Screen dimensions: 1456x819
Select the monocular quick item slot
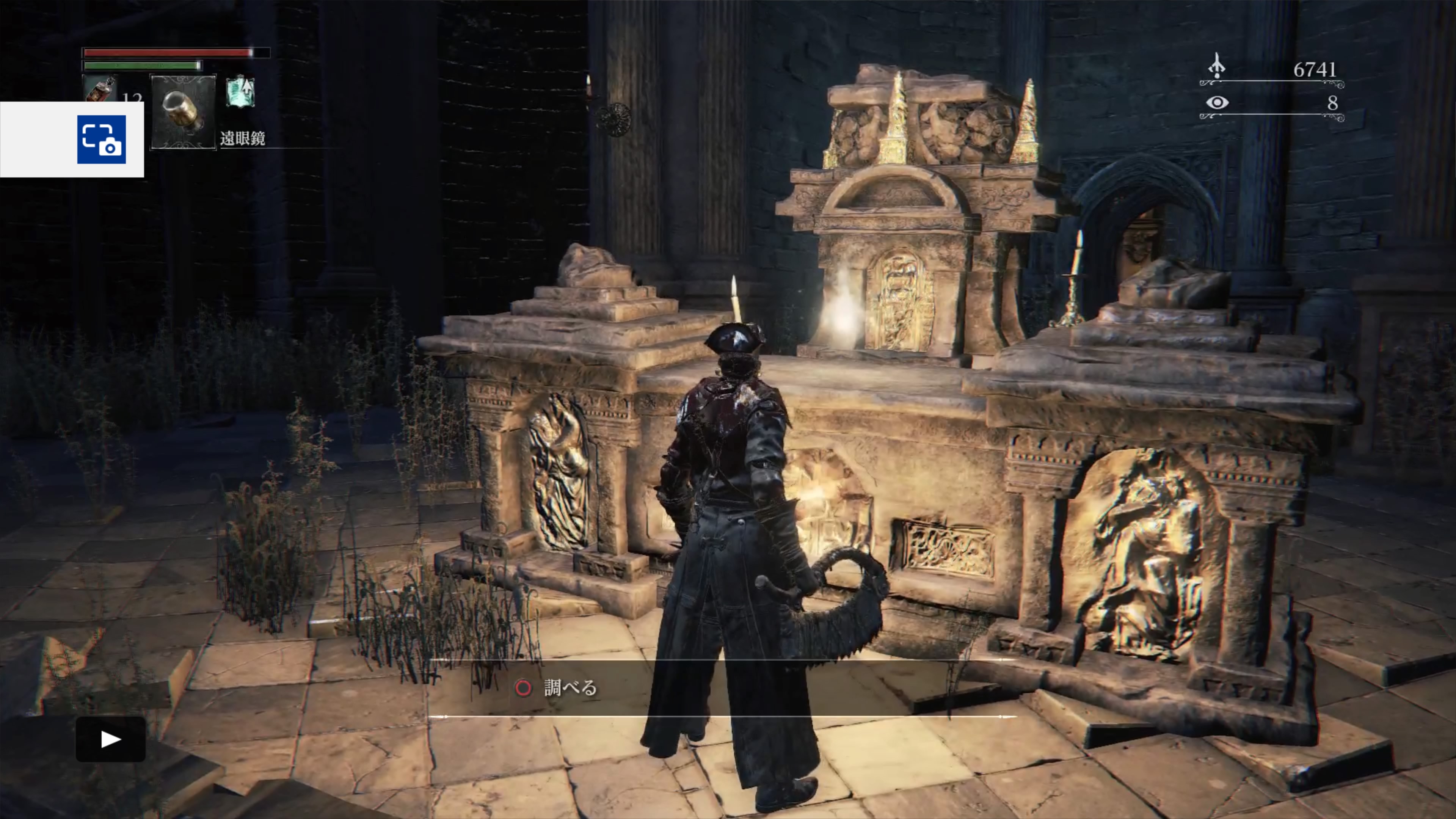(x=183, y=112)
